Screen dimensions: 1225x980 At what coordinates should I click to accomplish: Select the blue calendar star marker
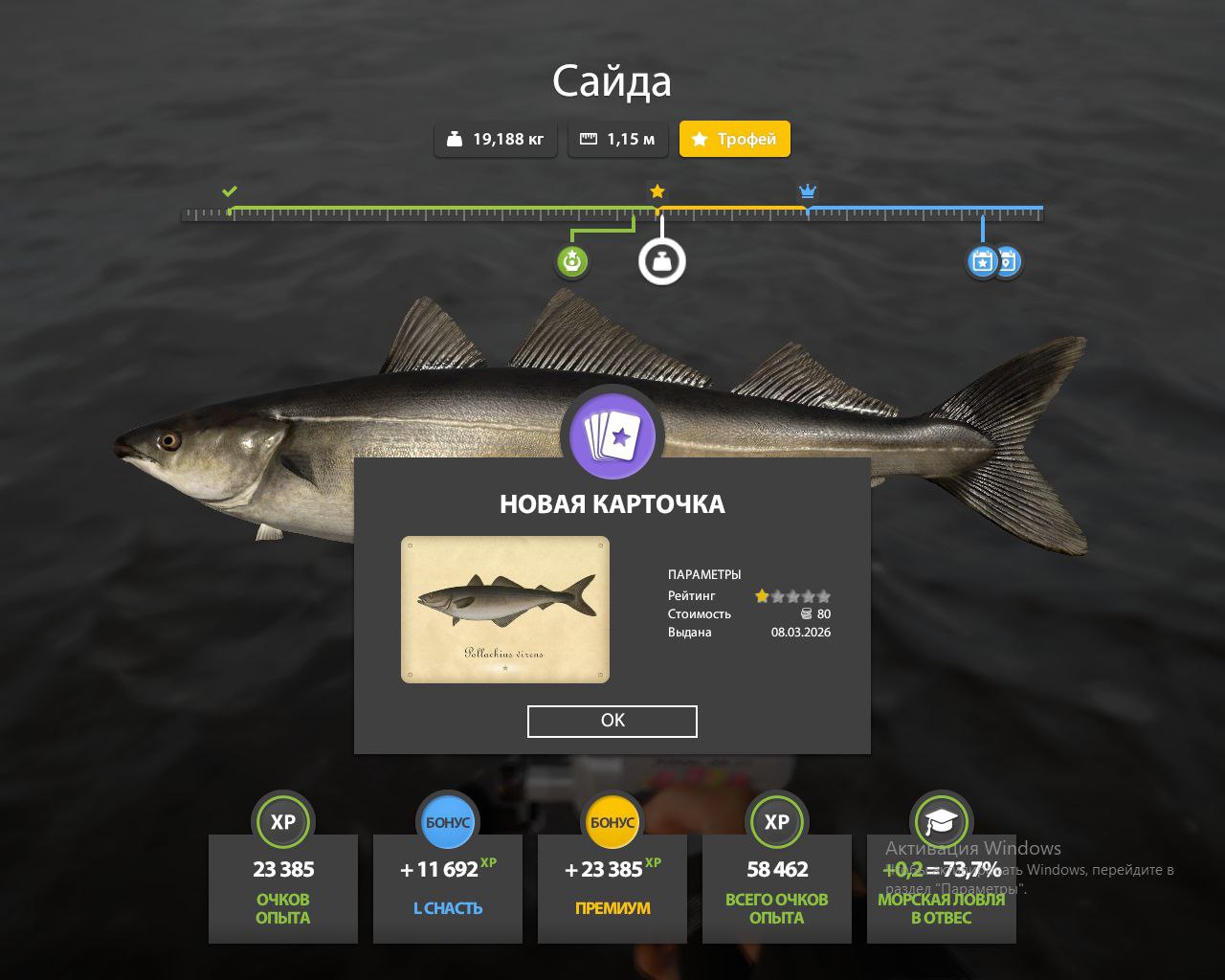pyautogui.click(x=981, y=260)
